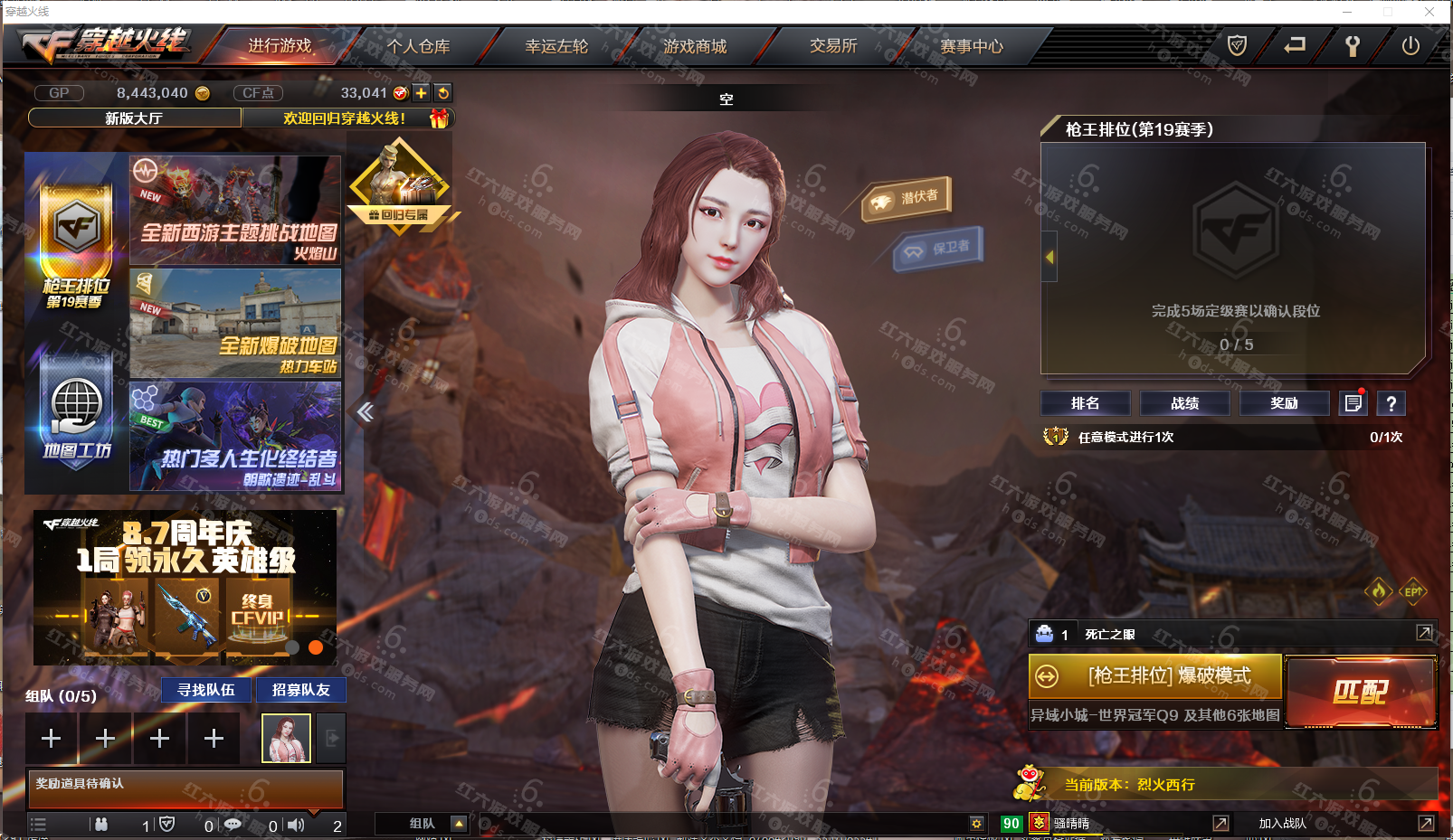Go to the 交易所 tab

click(x=833, y=46)
